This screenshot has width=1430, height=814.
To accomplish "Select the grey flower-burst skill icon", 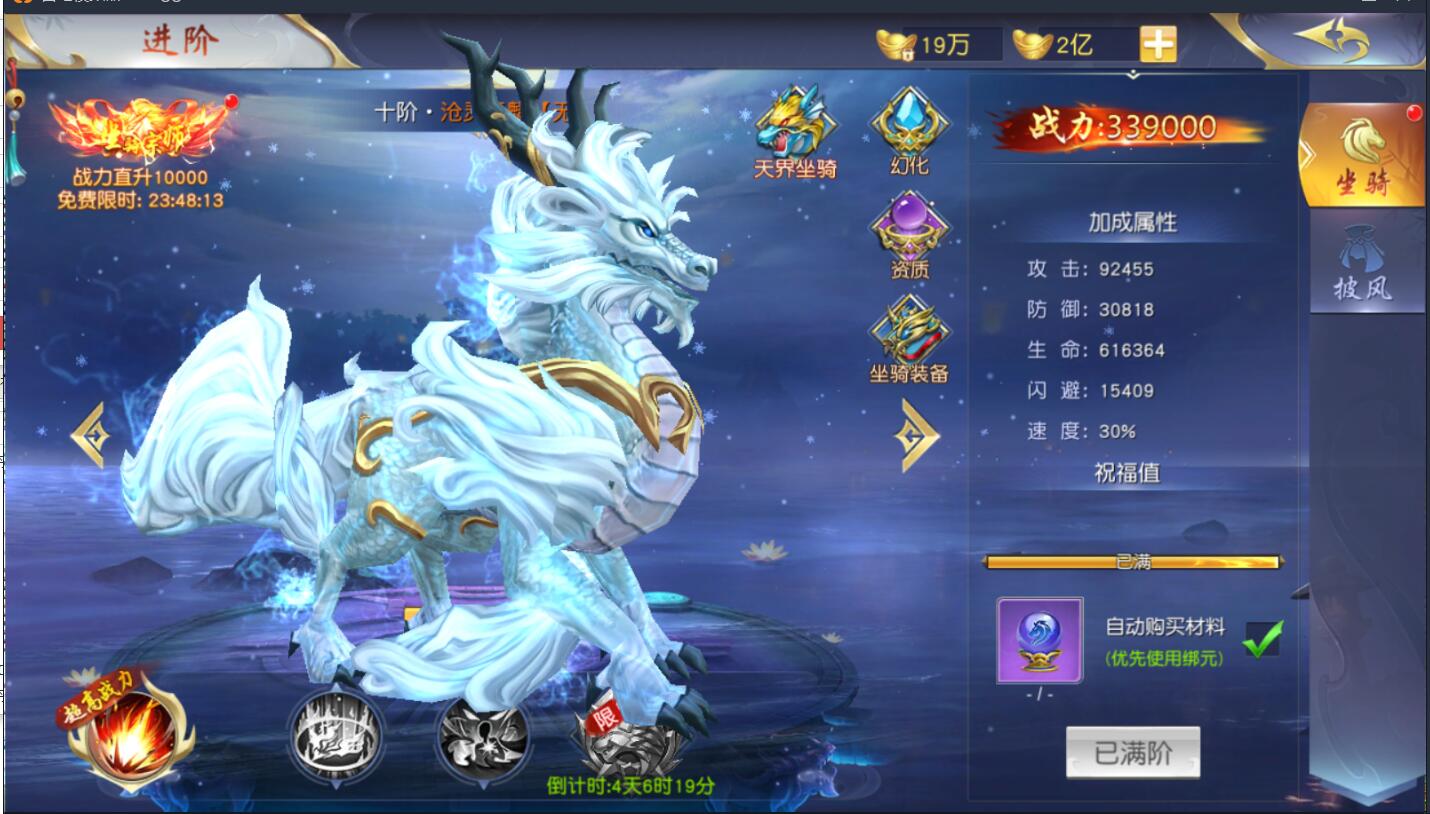I will click(483, 738).
